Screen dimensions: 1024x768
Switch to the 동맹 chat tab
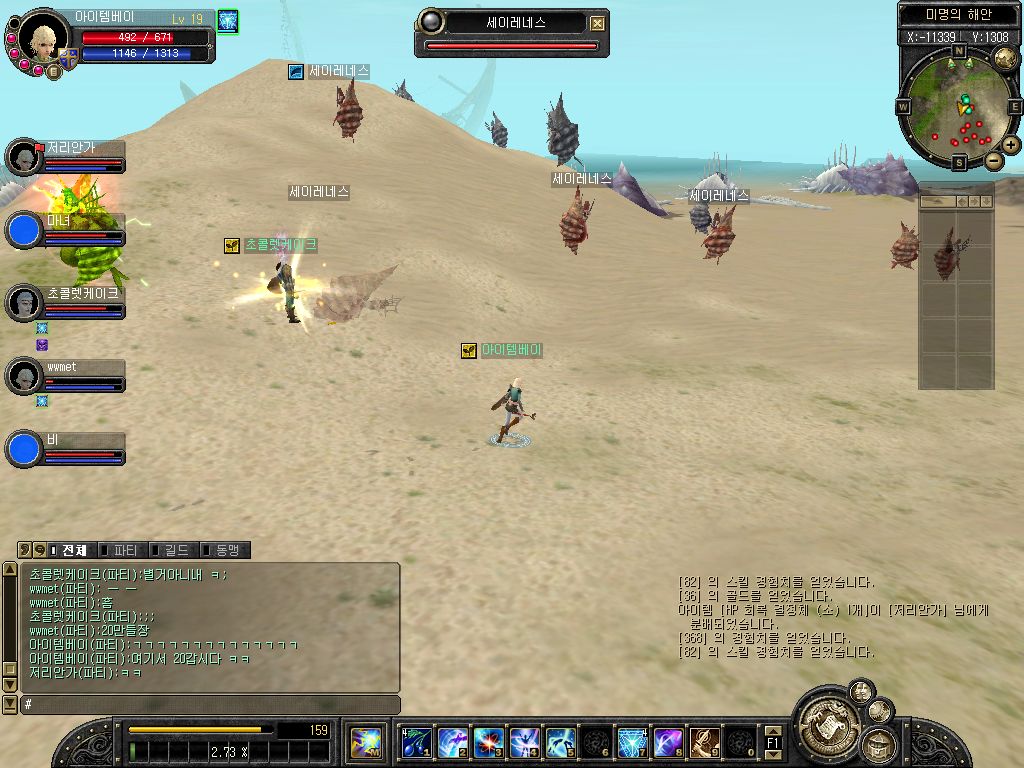(x=223, y=550)
